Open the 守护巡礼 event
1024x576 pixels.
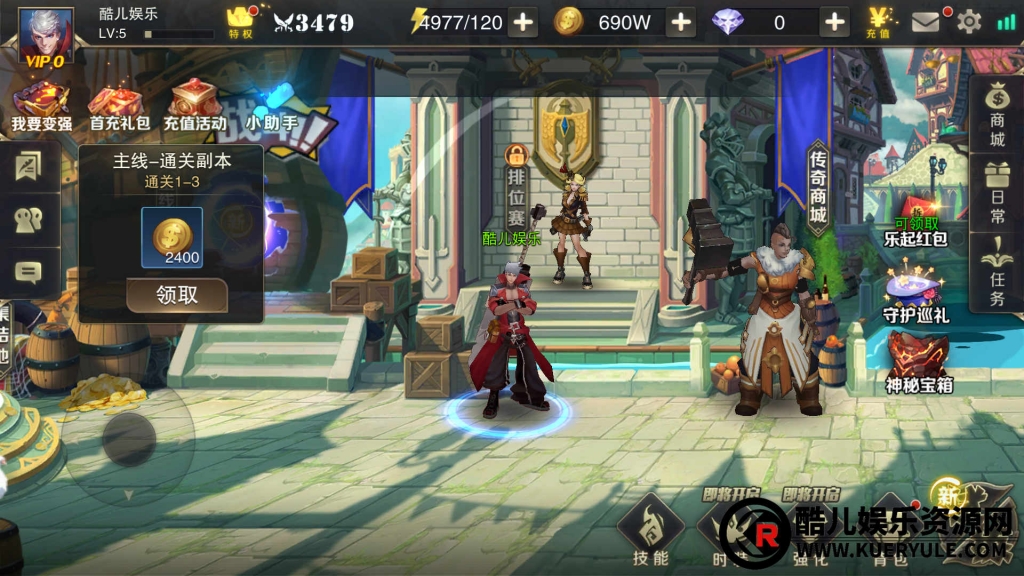tap(915, 294)
